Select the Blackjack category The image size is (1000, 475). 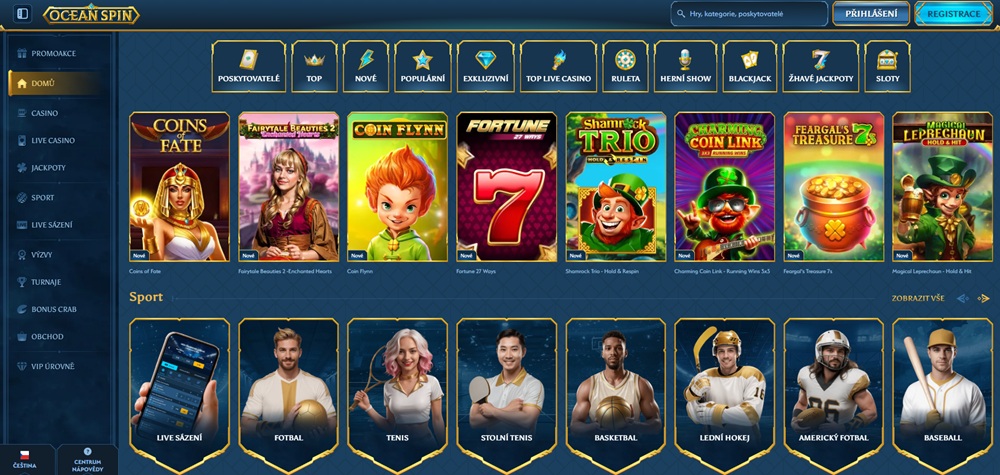pos(749,67)
